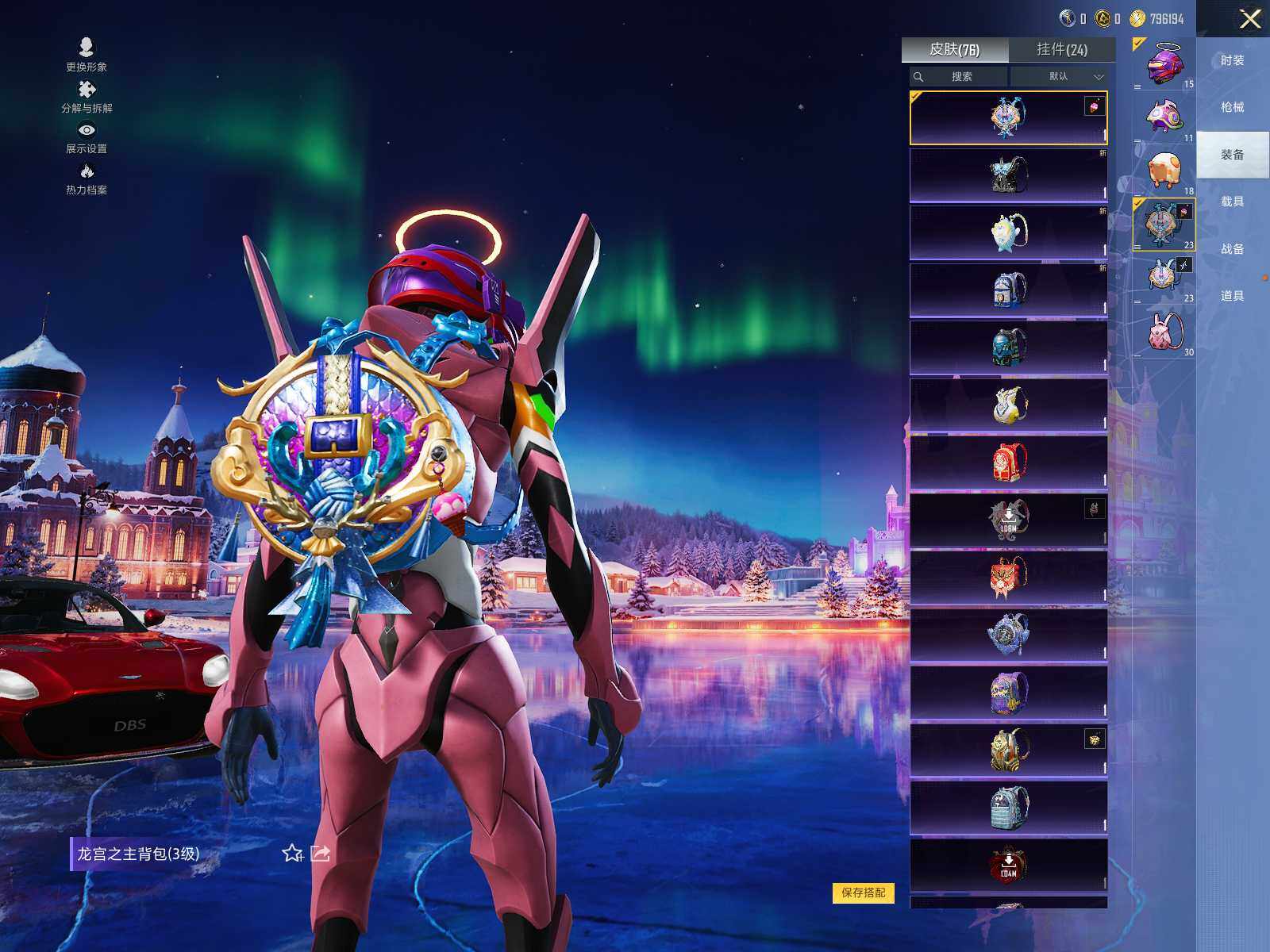This screenshot has width=1270, height=952.
Task: Open 更换形象 character change
Action: click(x=87, y=55)
